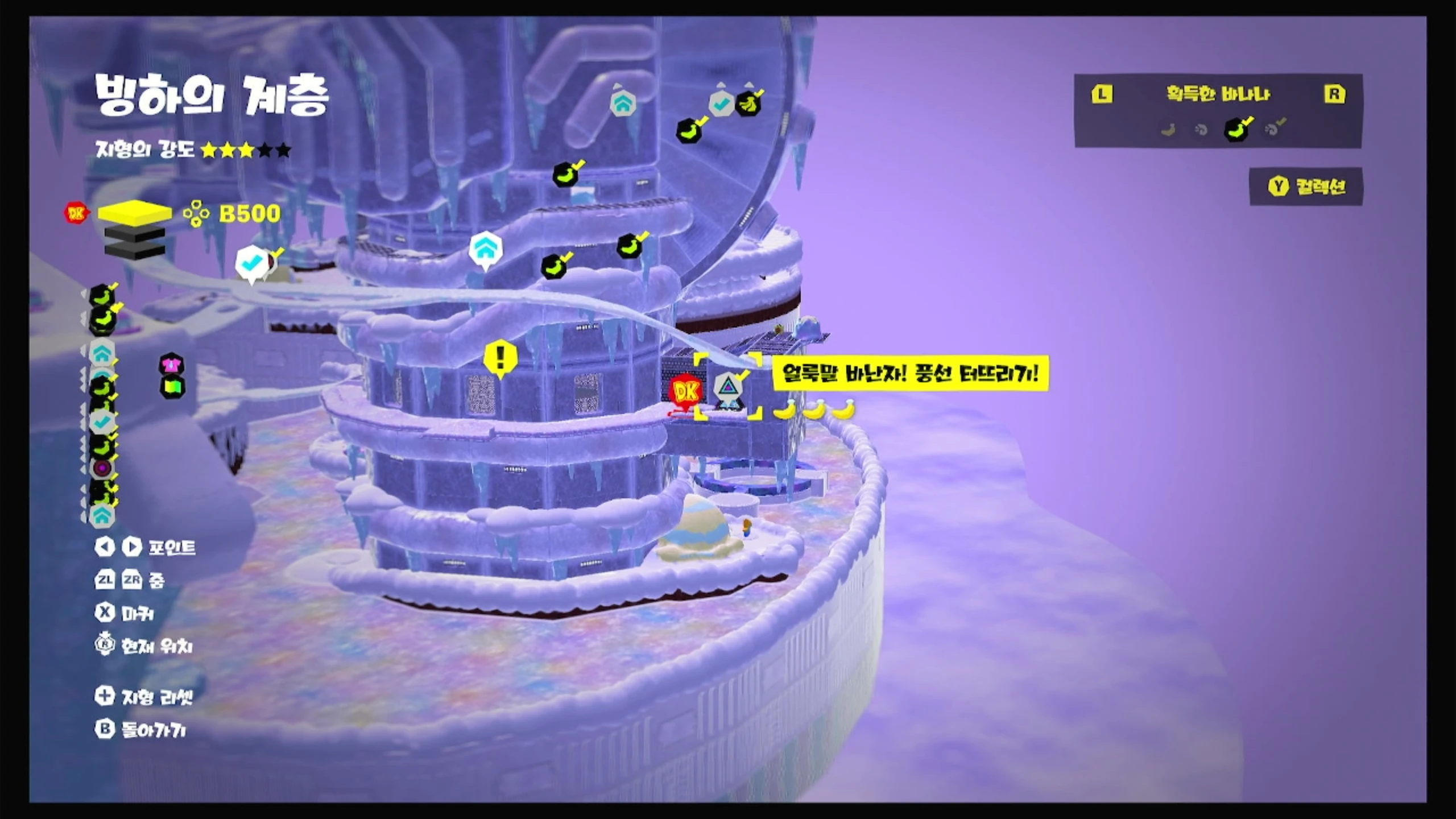The width and height of the screenshot is (1456, 819).
Task: Select the yellow B500 layer tile
Action: (135, 212)
